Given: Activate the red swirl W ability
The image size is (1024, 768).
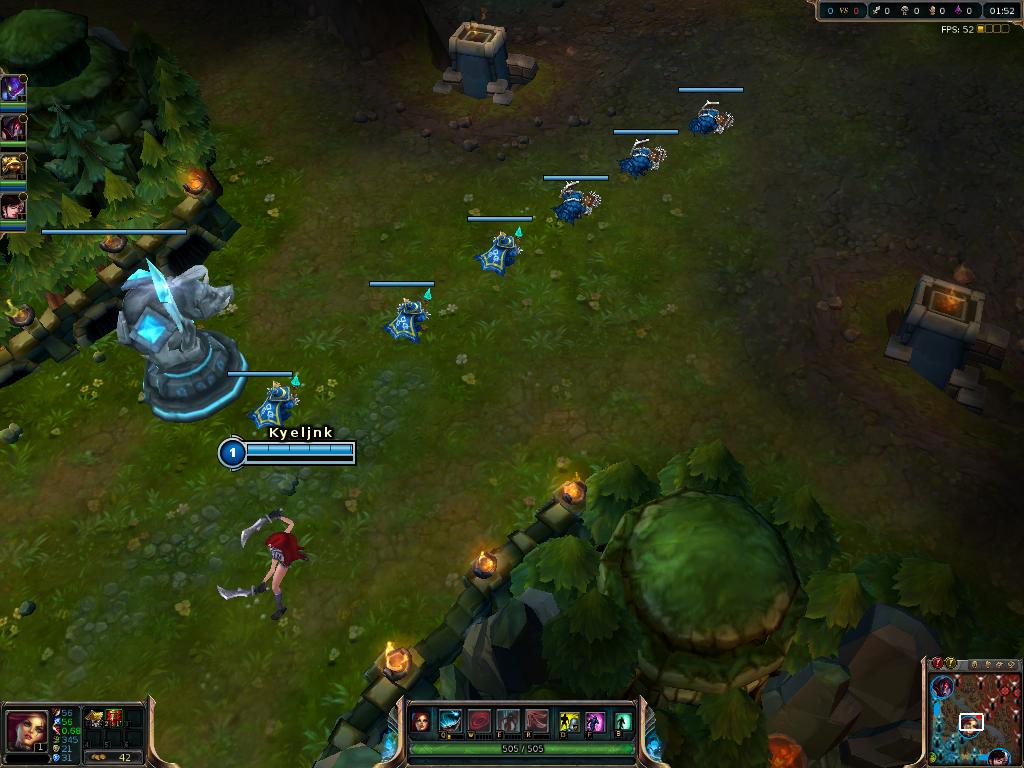Looking at the screenshot, I should [x=480, y=721].
